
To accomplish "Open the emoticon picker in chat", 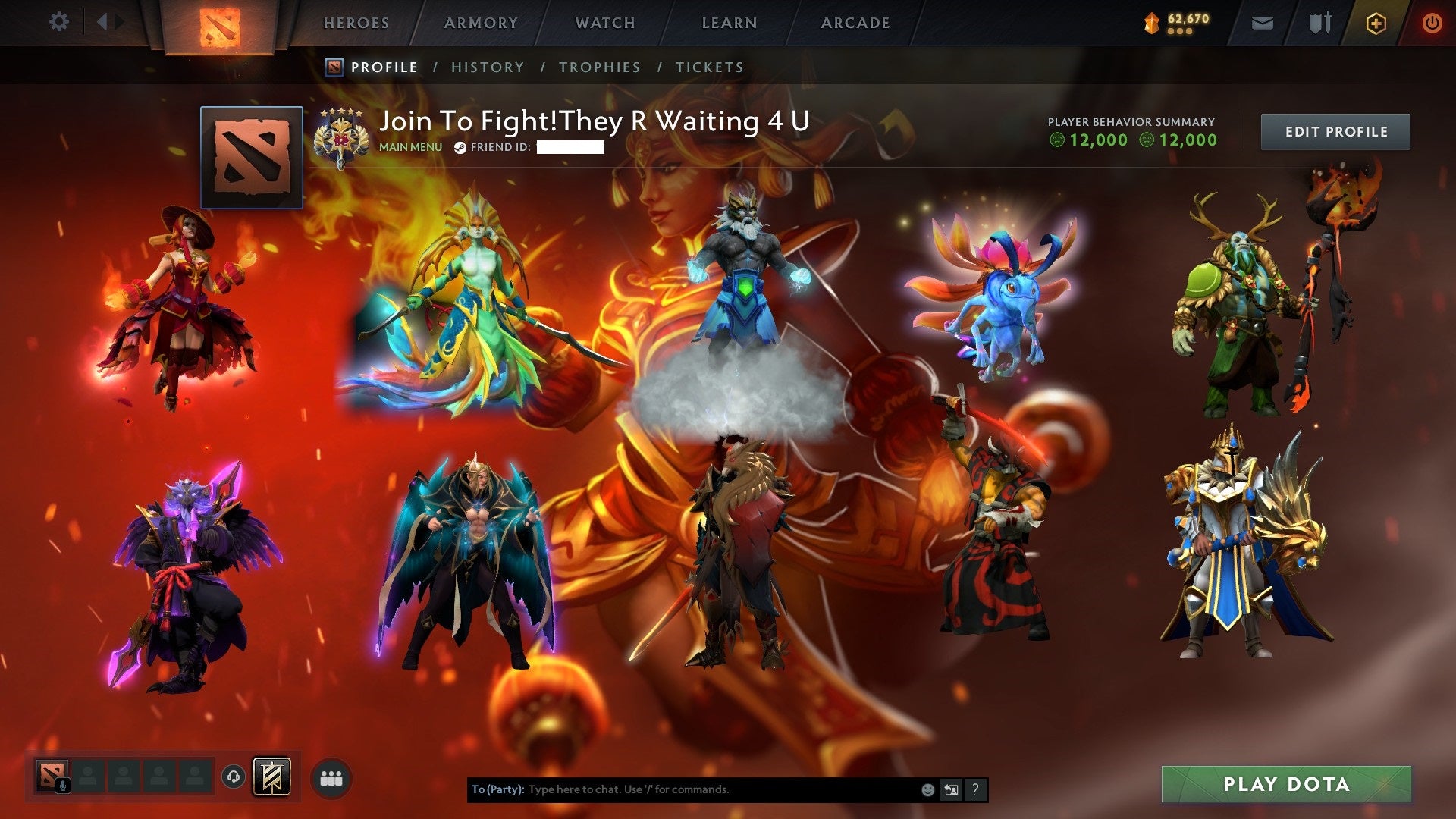I will 927,789.
